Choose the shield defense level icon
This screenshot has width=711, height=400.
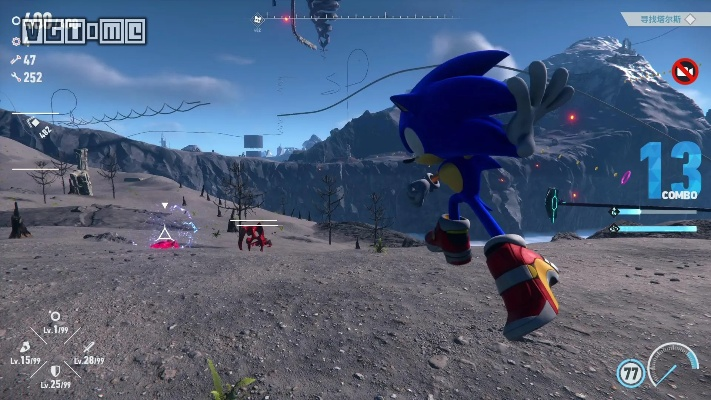[x=55, y=371]
